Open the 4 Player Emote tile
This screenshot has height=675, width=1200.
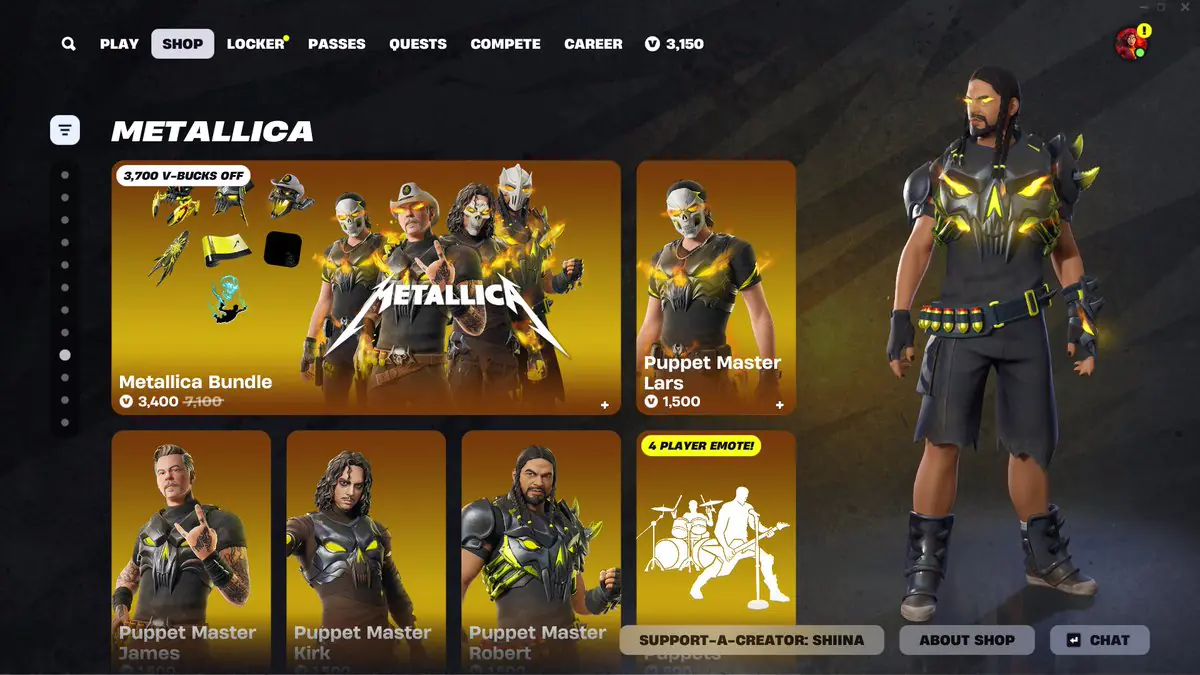[716, 530]
